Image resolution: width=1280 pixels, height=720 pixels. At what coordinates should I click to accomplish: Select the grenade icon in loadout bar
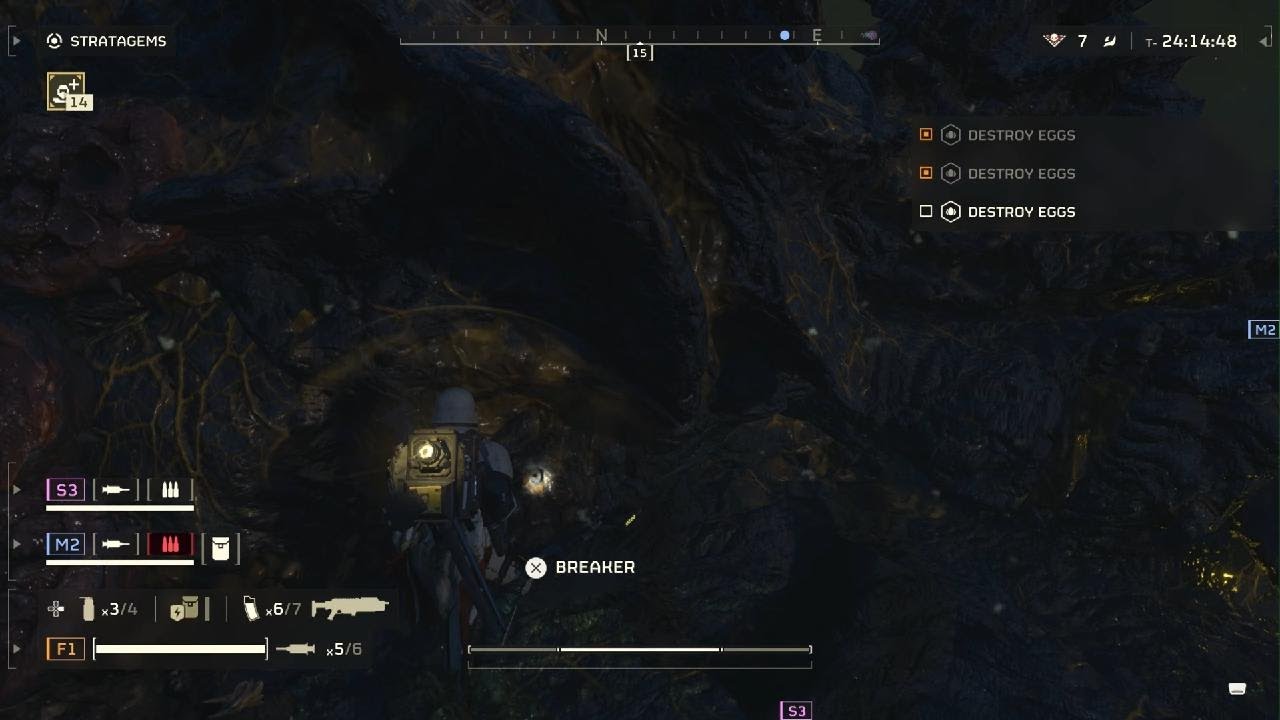(88, 609)
